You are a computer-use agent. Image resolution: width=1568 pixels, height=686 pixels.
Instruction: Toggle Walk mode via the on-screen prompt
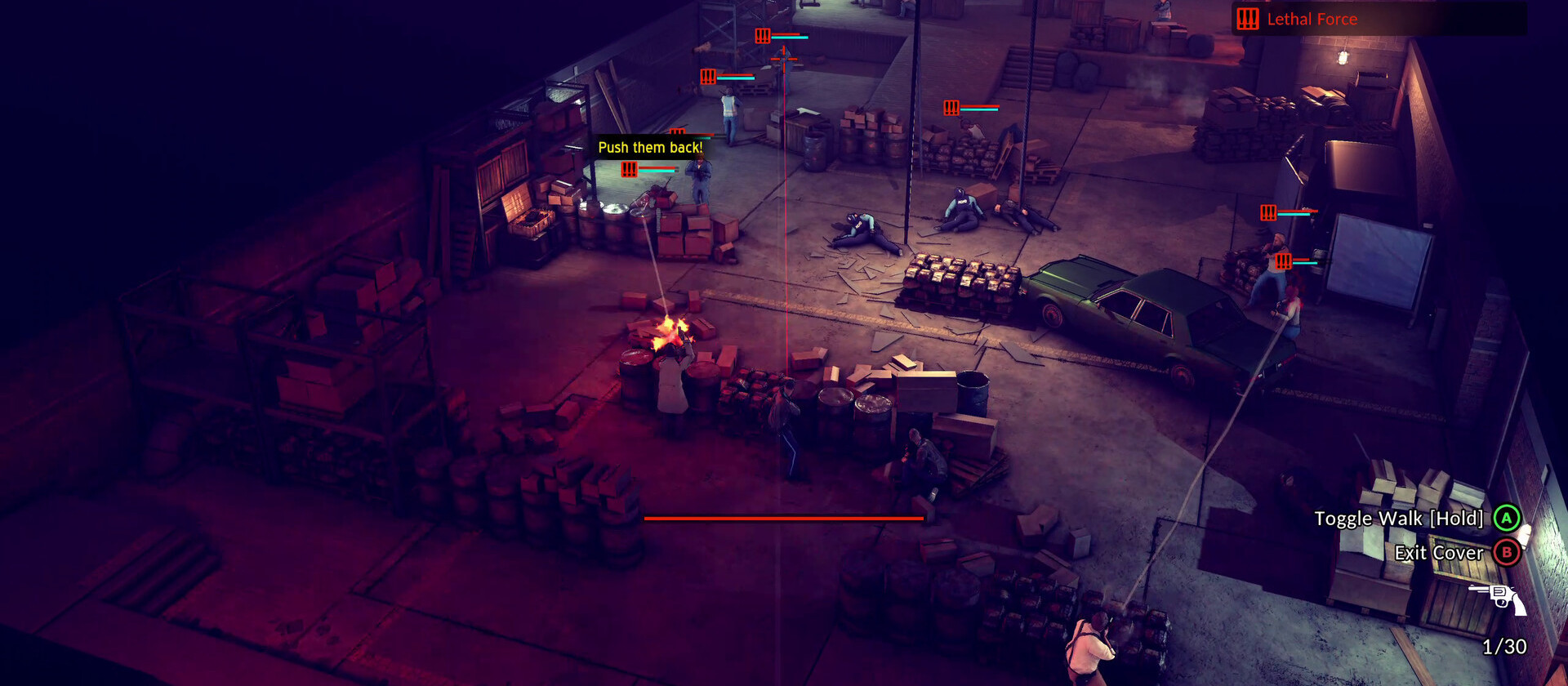coord(1505,518)
